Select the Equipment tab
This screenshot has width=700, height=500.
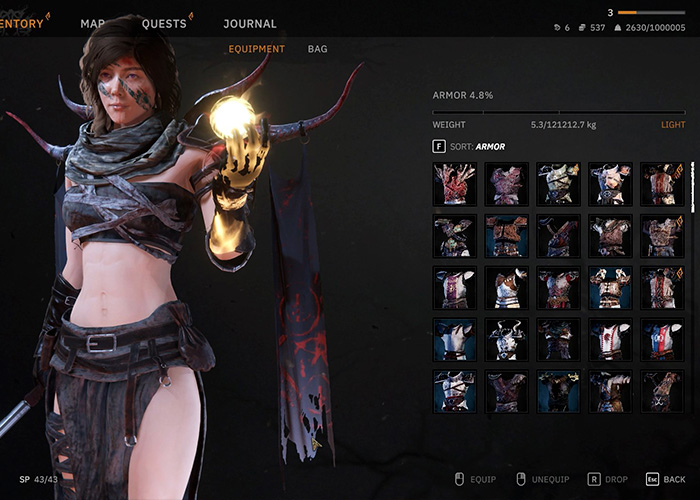tap(256, 48)
